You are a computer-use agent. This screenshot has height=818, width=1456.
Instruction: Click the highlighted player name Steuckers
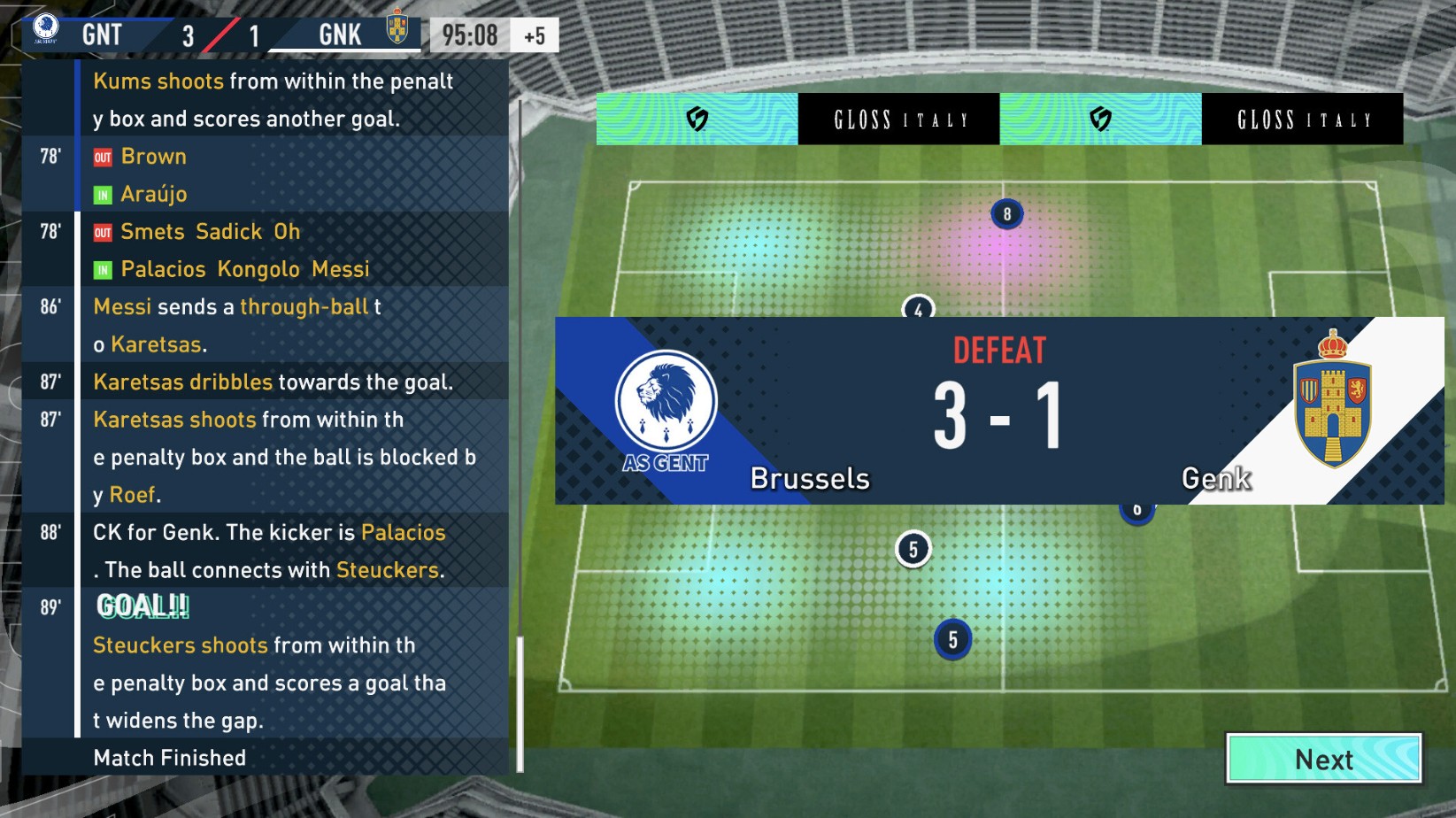pyautogui.click(x=389, y=570)
